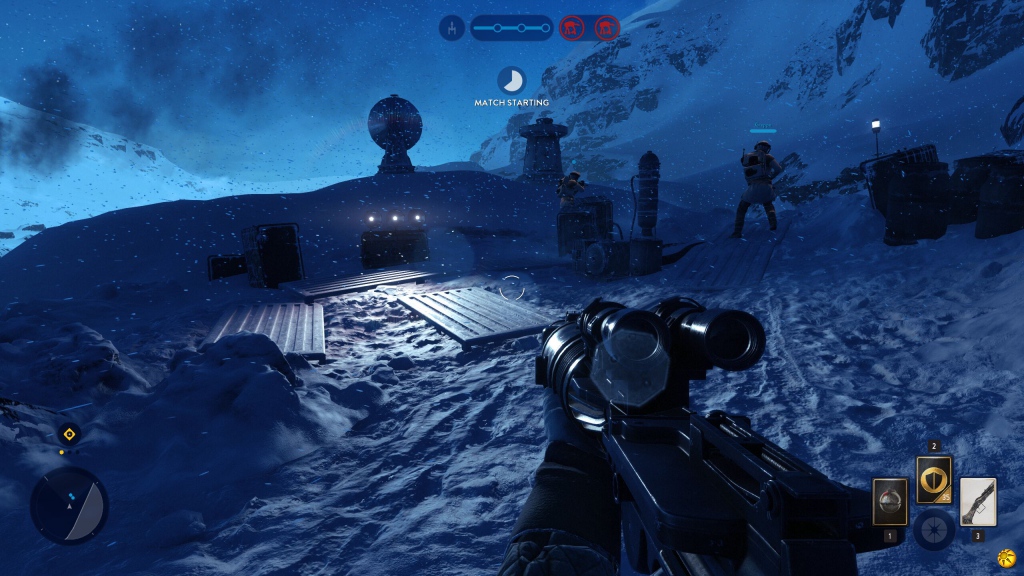
Task: Select the Y-wing icon in the objective tracker
Action: pos(452,28)
